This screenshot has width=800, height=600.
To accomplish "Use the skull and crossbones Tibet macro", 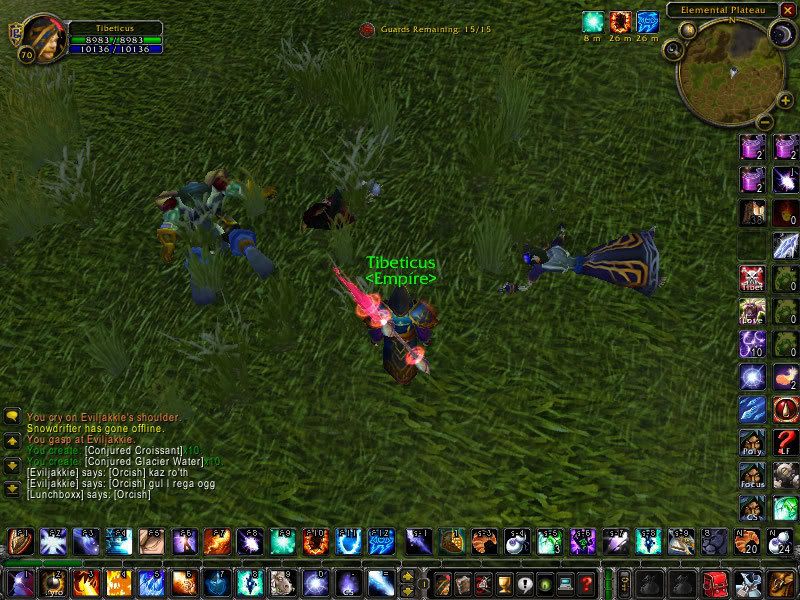I will click(x=752, y=278).
